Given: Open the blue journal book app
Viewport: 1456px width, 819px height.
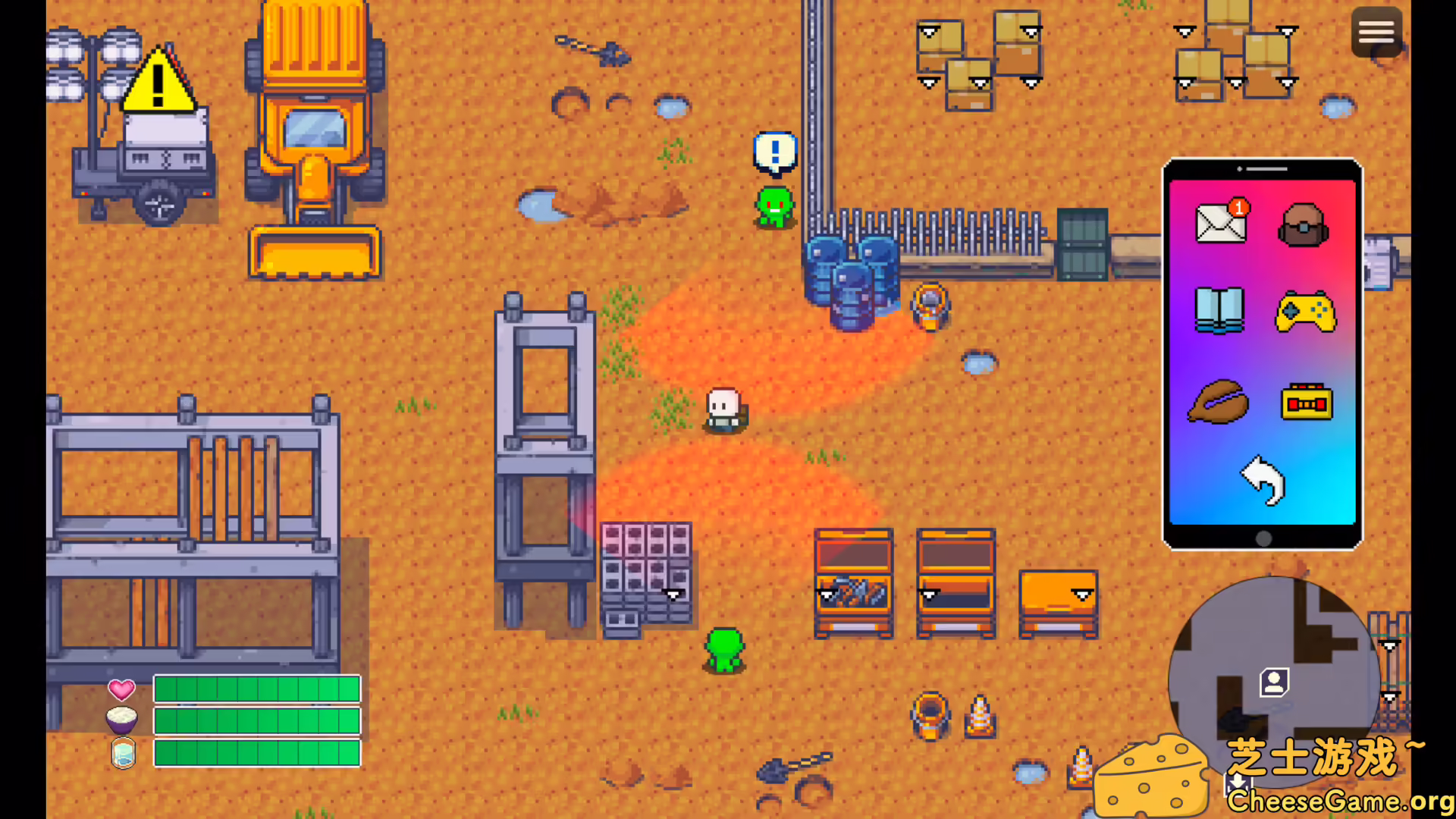Looking at the screenshot, I should 1219,312.
